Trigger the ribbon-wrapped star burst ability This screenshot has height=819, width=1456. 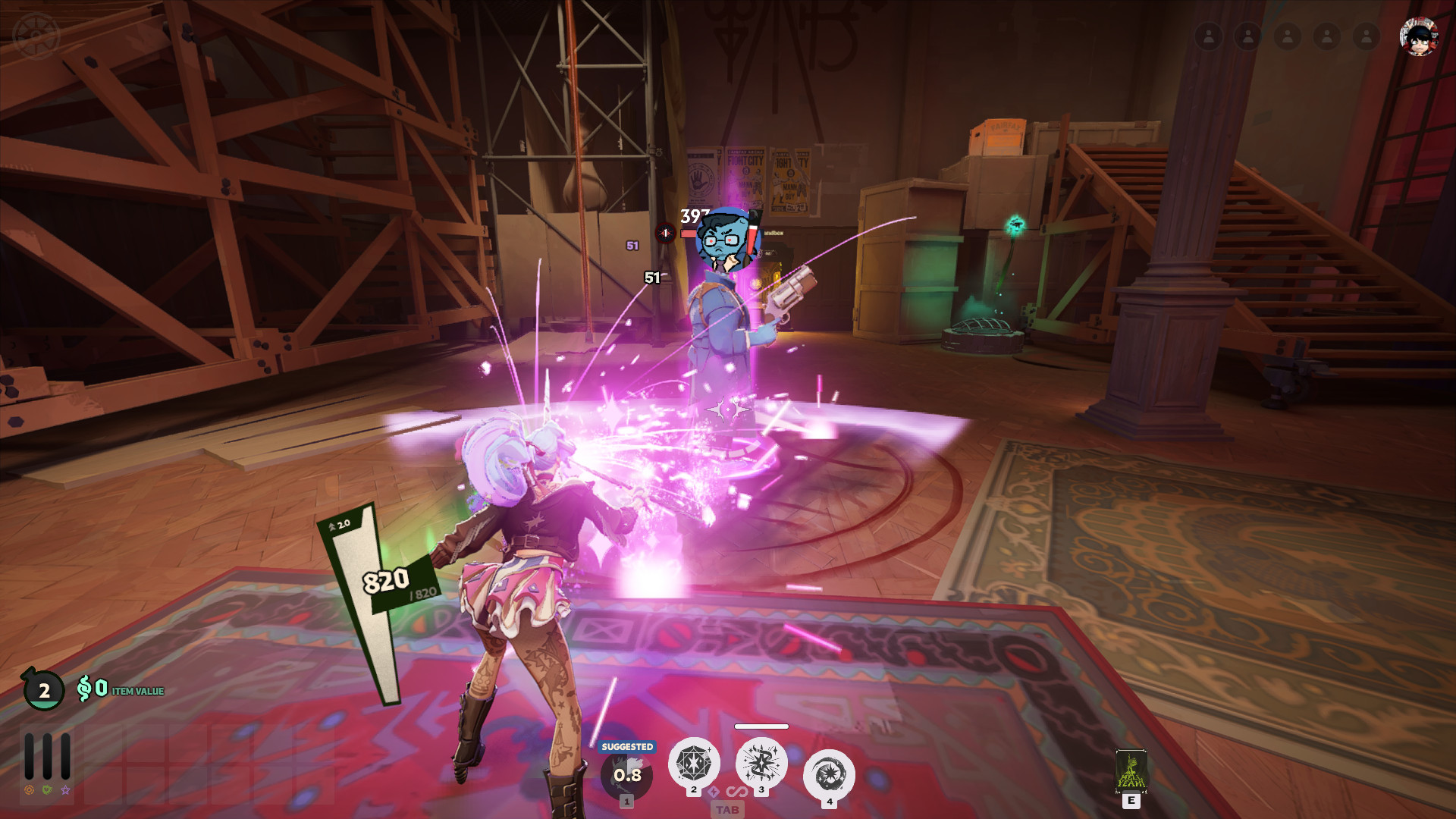[x=761, y=763]
